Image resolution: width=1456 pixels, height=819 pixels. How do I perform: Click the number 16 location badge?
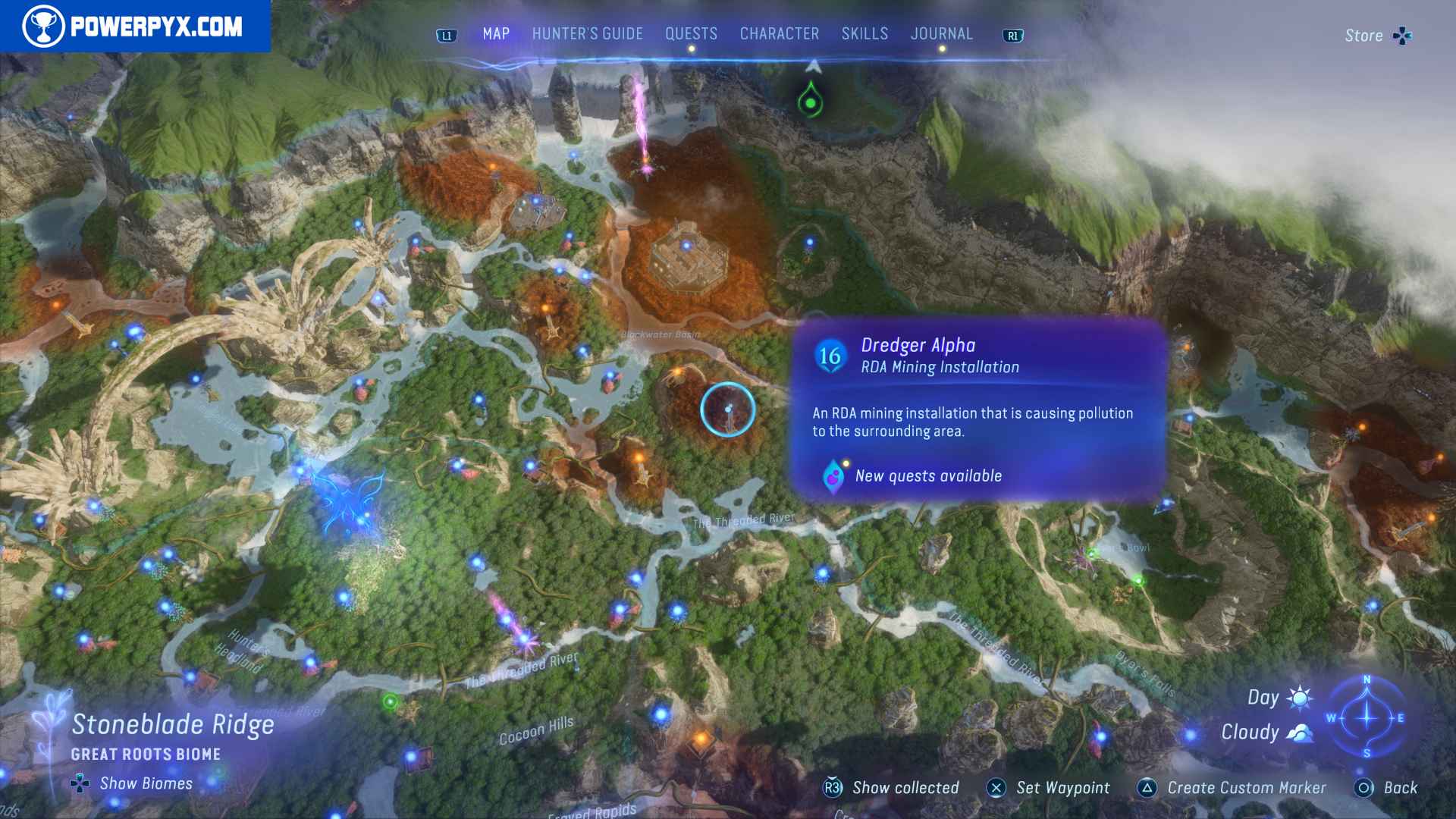[831, 353]
